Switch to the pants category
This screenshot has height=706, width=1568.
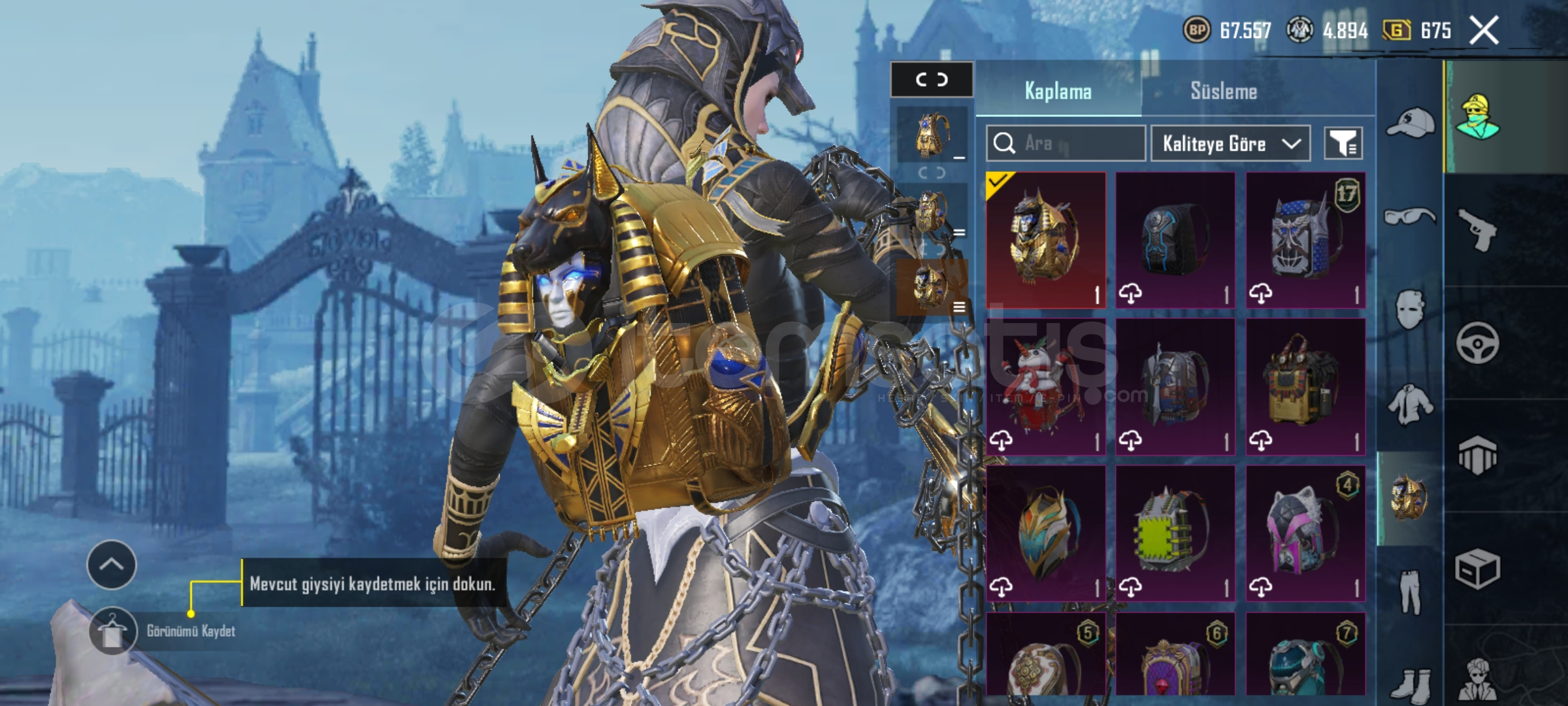(1410, 592)
